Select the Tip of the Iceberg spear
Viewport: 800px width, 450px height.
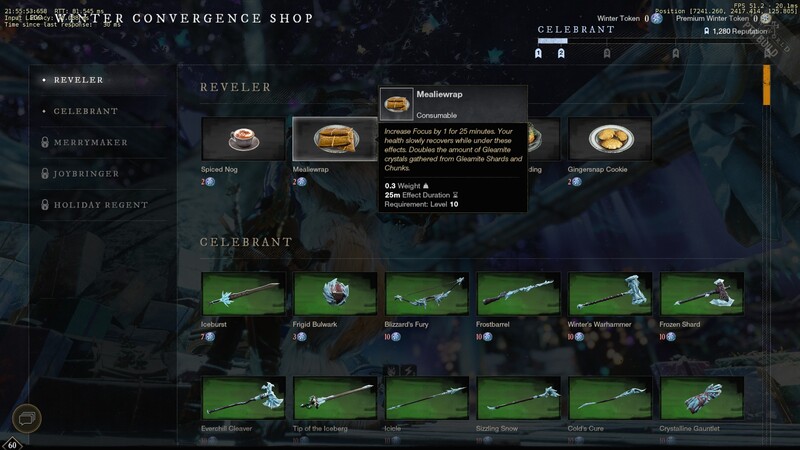[334, 398]
